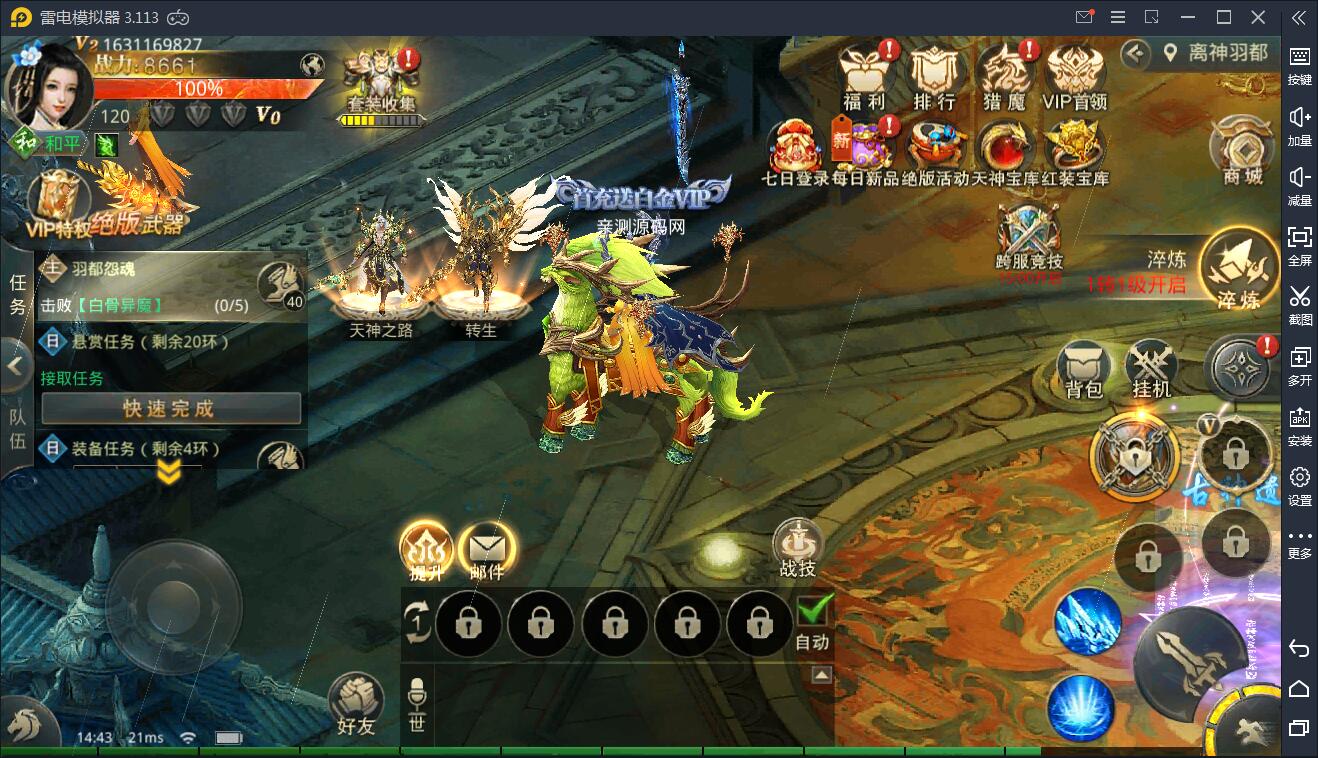Trigger the main sword attack button
The image size is (1318, 758).
[1190, 660]
